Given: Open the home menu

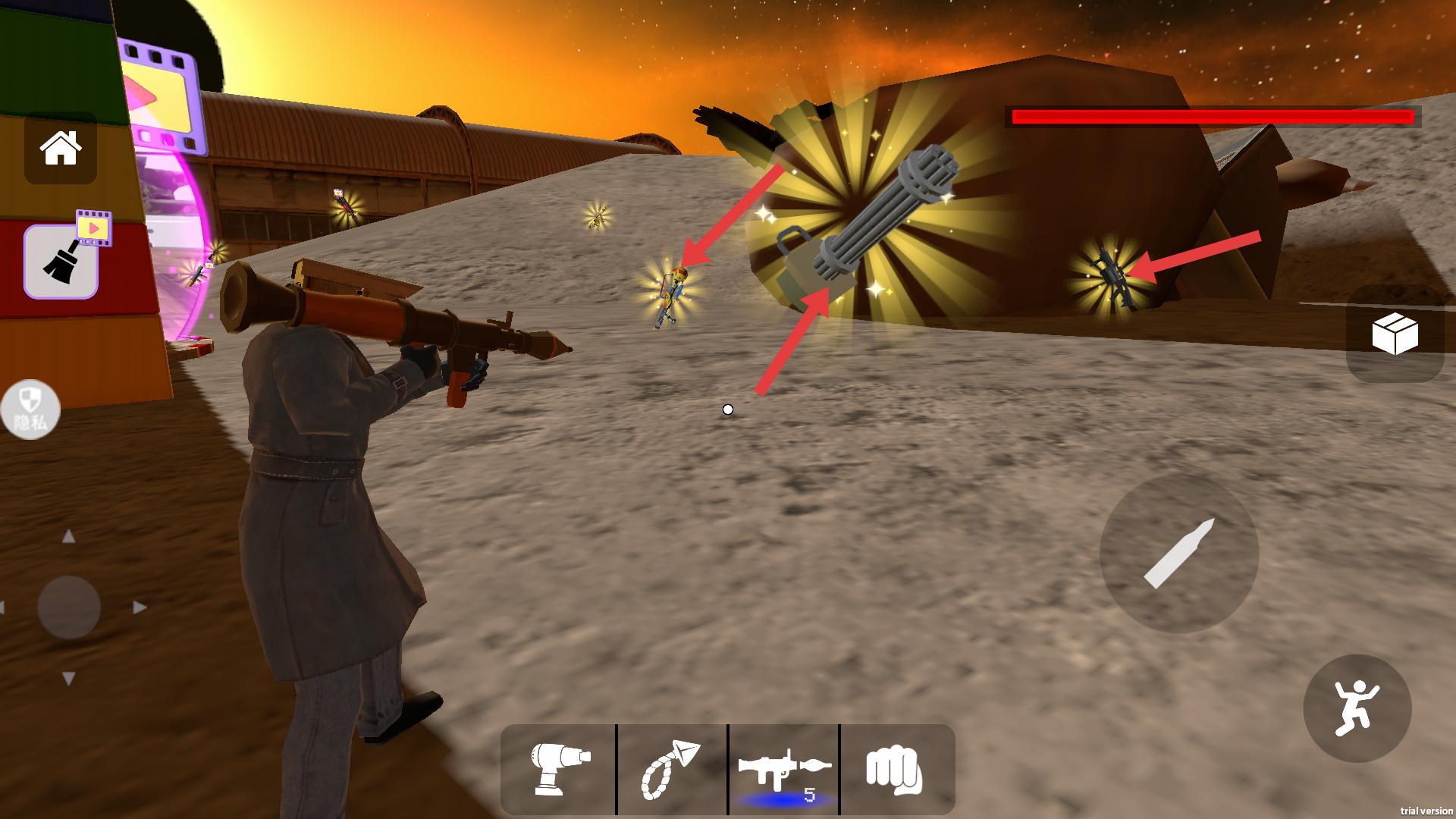Looking at the screenshot, I should 61,148.
